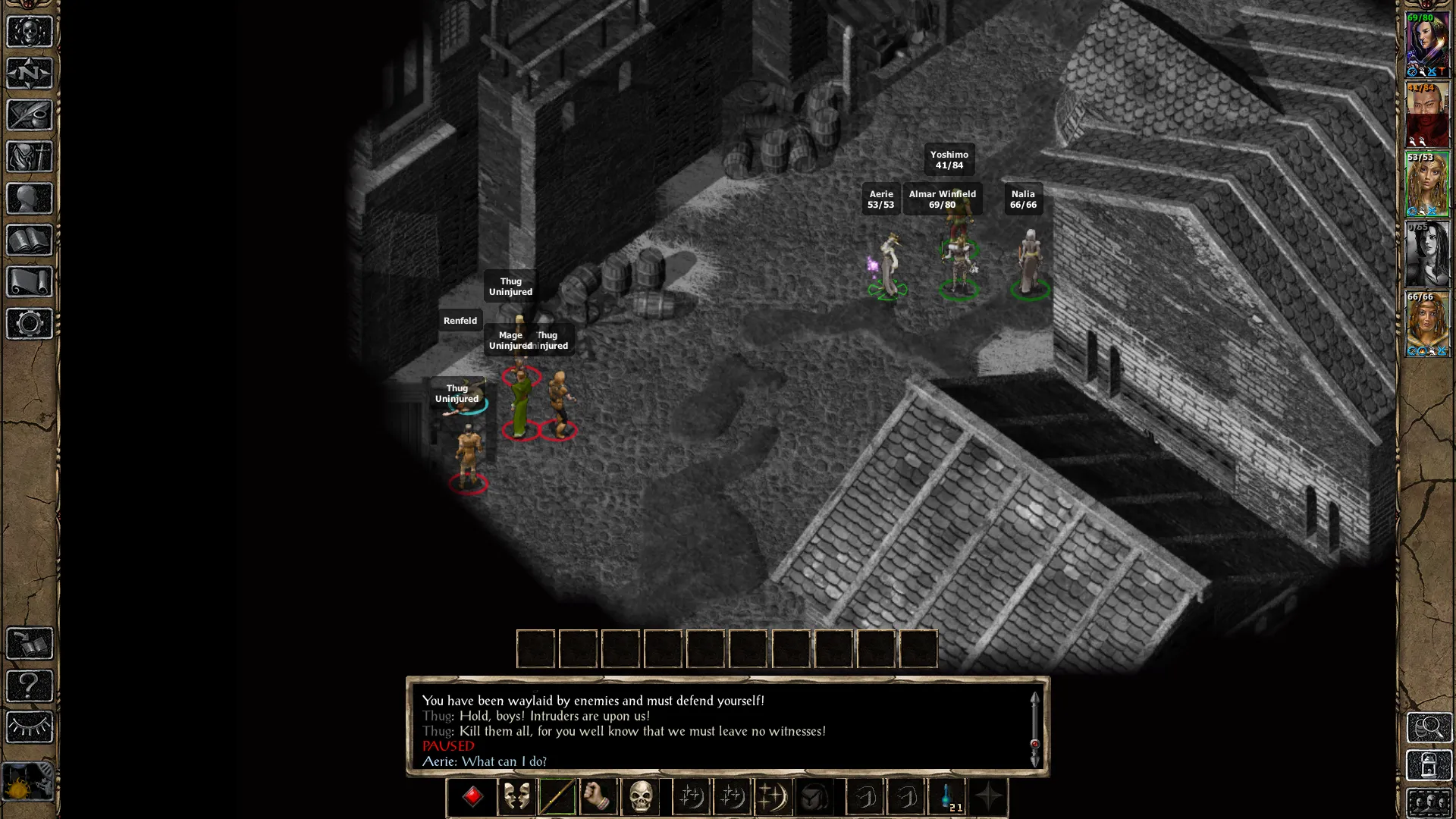Select Nalia's portrait showing 66/66
The image size is (1456, 819).
(x=1427, y=324)
